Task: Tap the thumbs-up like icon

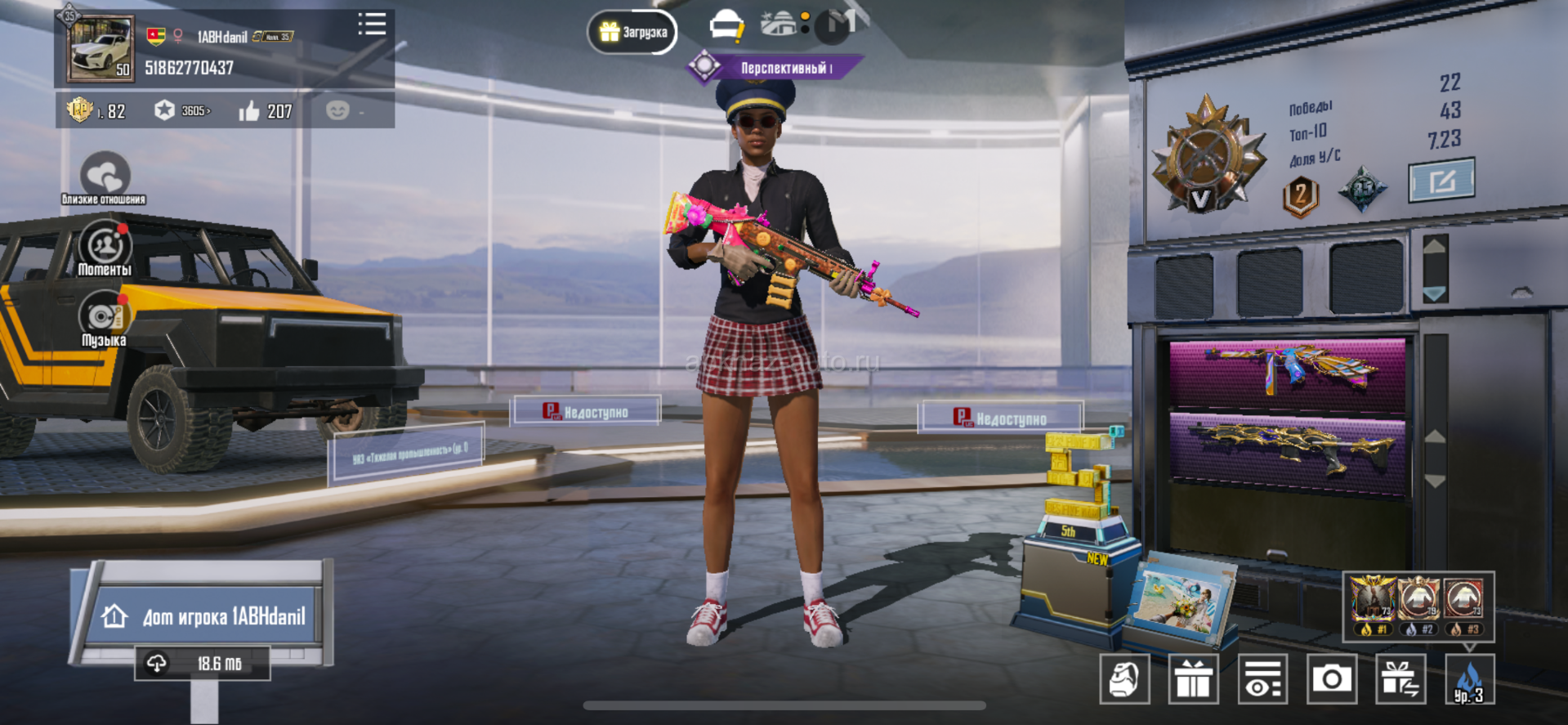Action: (249, 111)
